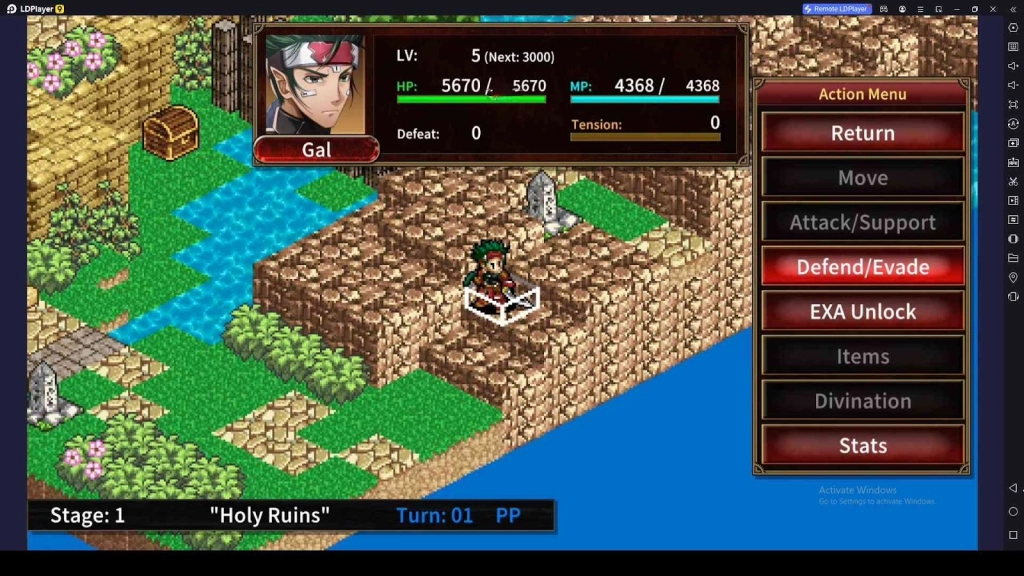Activate EXA Unlock
The height and width of the screenshot is (576, 1024).
point(862,312)
